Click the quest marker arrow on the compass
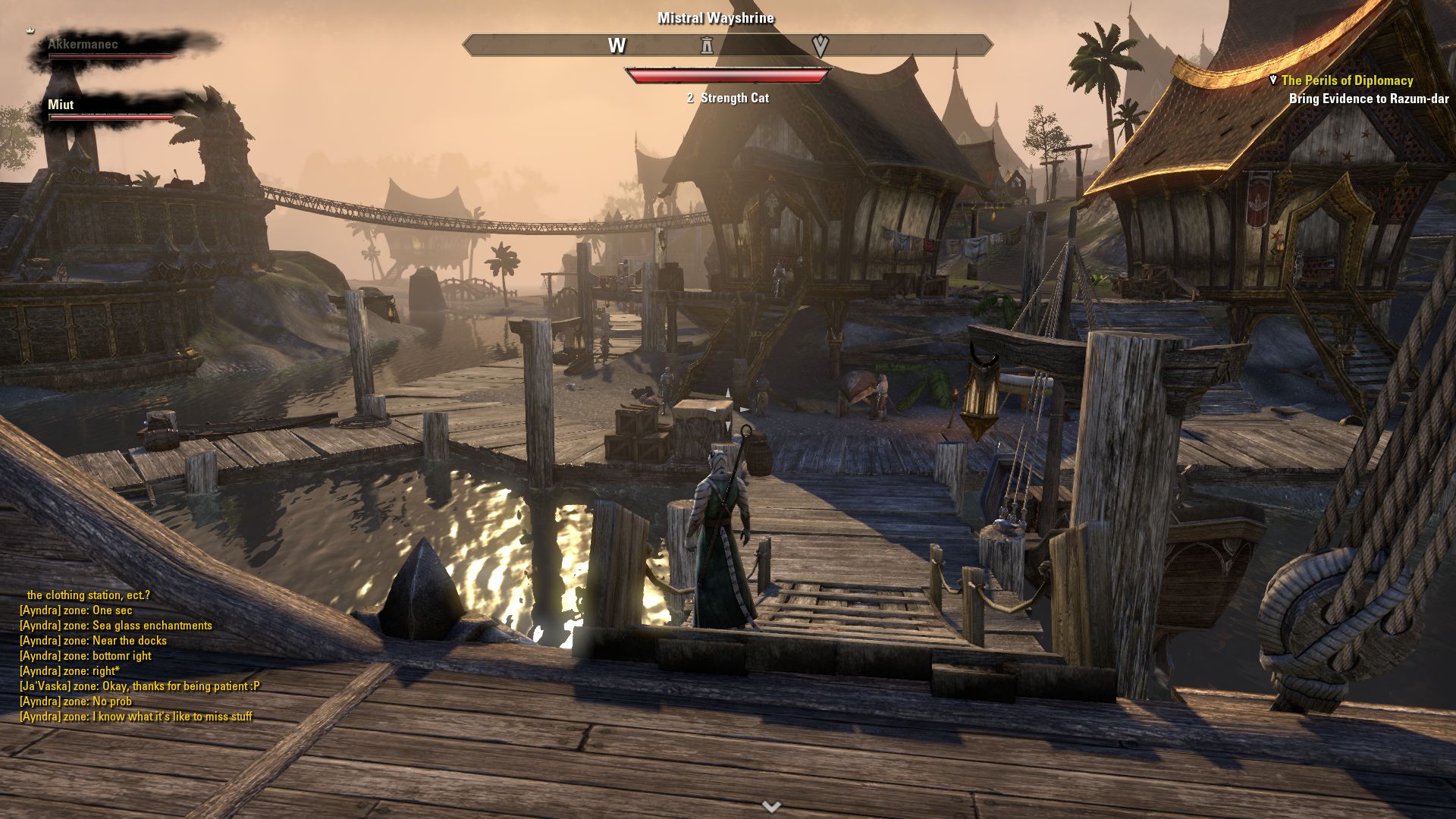Image resolution: width=1456 pixels, height=819 pixels. coord(820,45)
